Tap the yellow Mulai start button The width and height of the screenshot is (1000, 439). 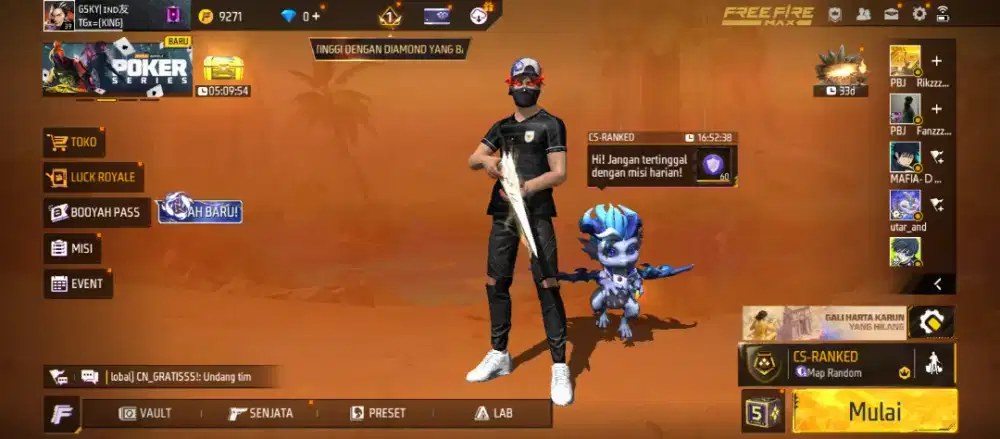click(874, 411)
